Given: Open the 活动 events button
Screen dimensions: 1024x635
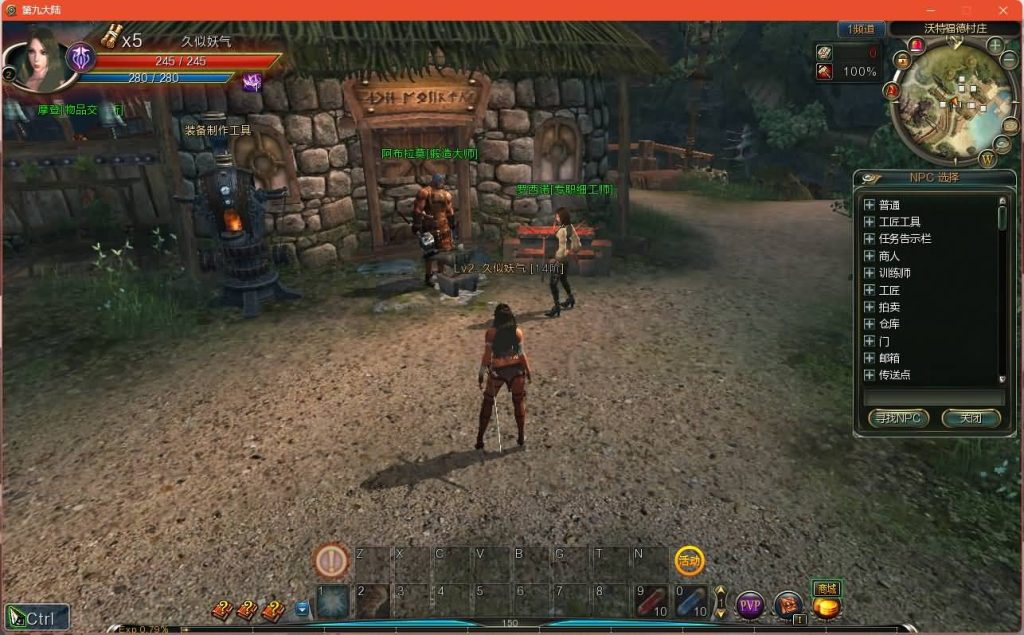Looking at the screenshot, I should (x=689, y=561).
